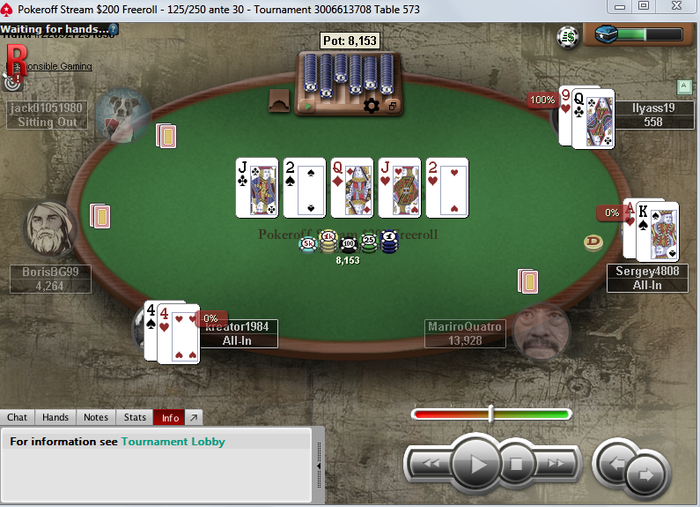Open table settings via the gear icon
Image resolution: width=700 pixels, height=507 pixels.
pyautogui.click(x=372, y=105)
